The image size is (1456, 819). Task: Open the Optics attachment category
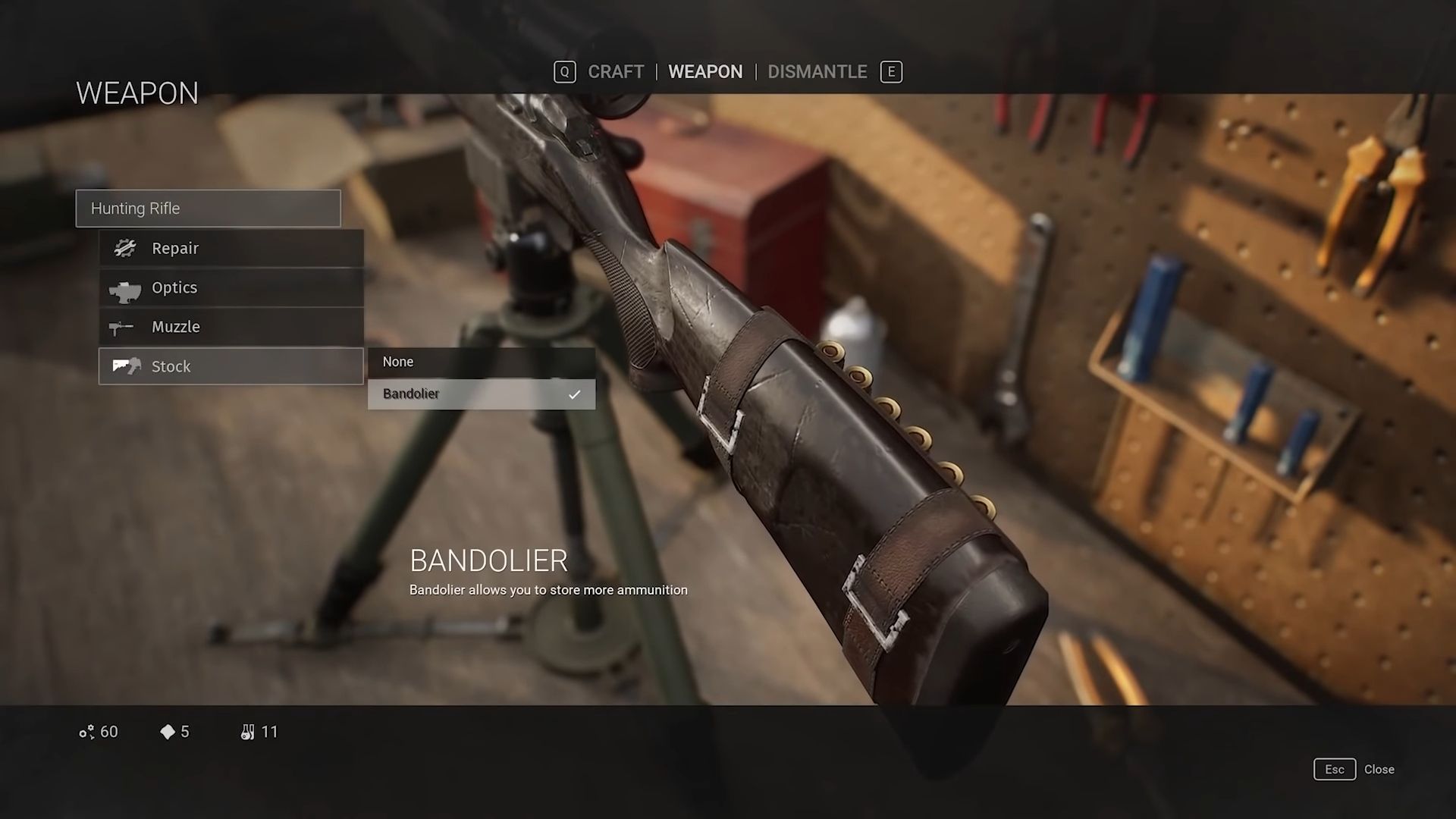pyautogui.click(x=231, y=288)
